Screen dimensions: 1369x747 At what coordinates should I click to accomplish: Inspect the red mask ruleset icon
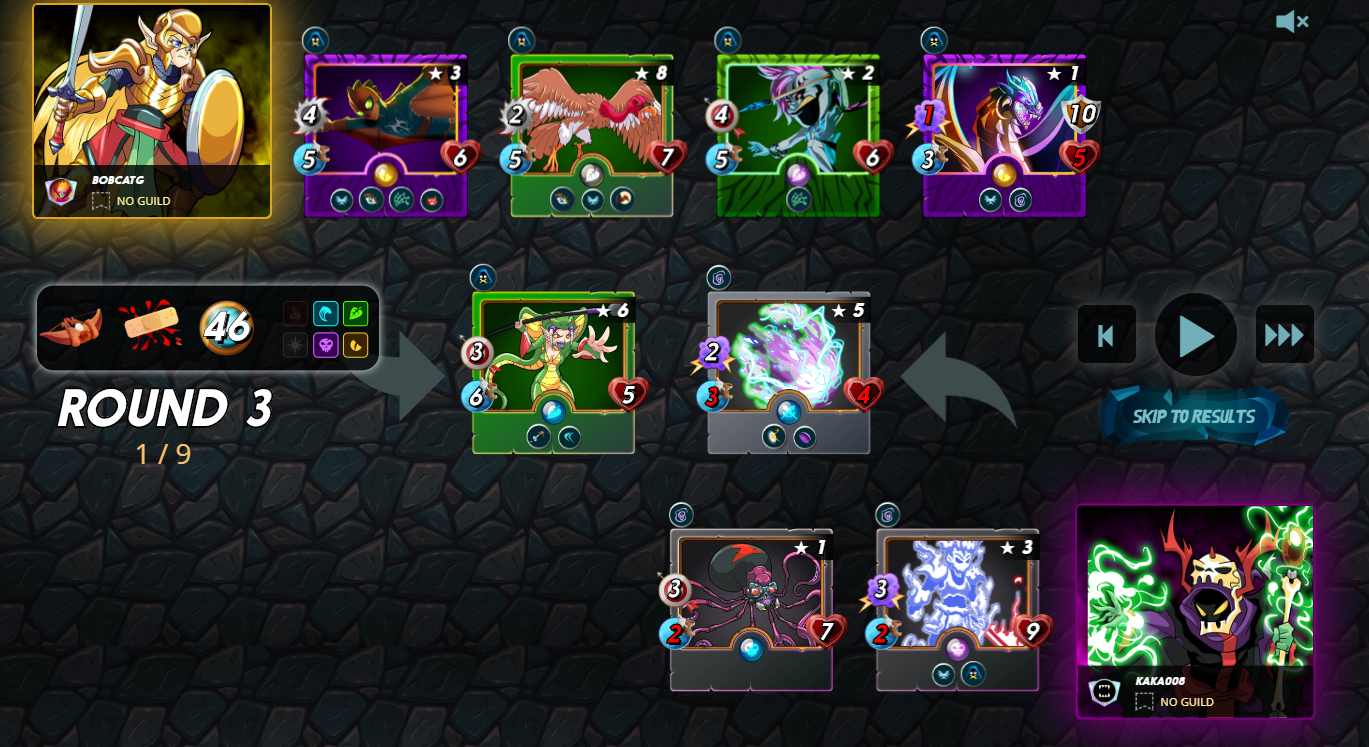click(71, 327)
